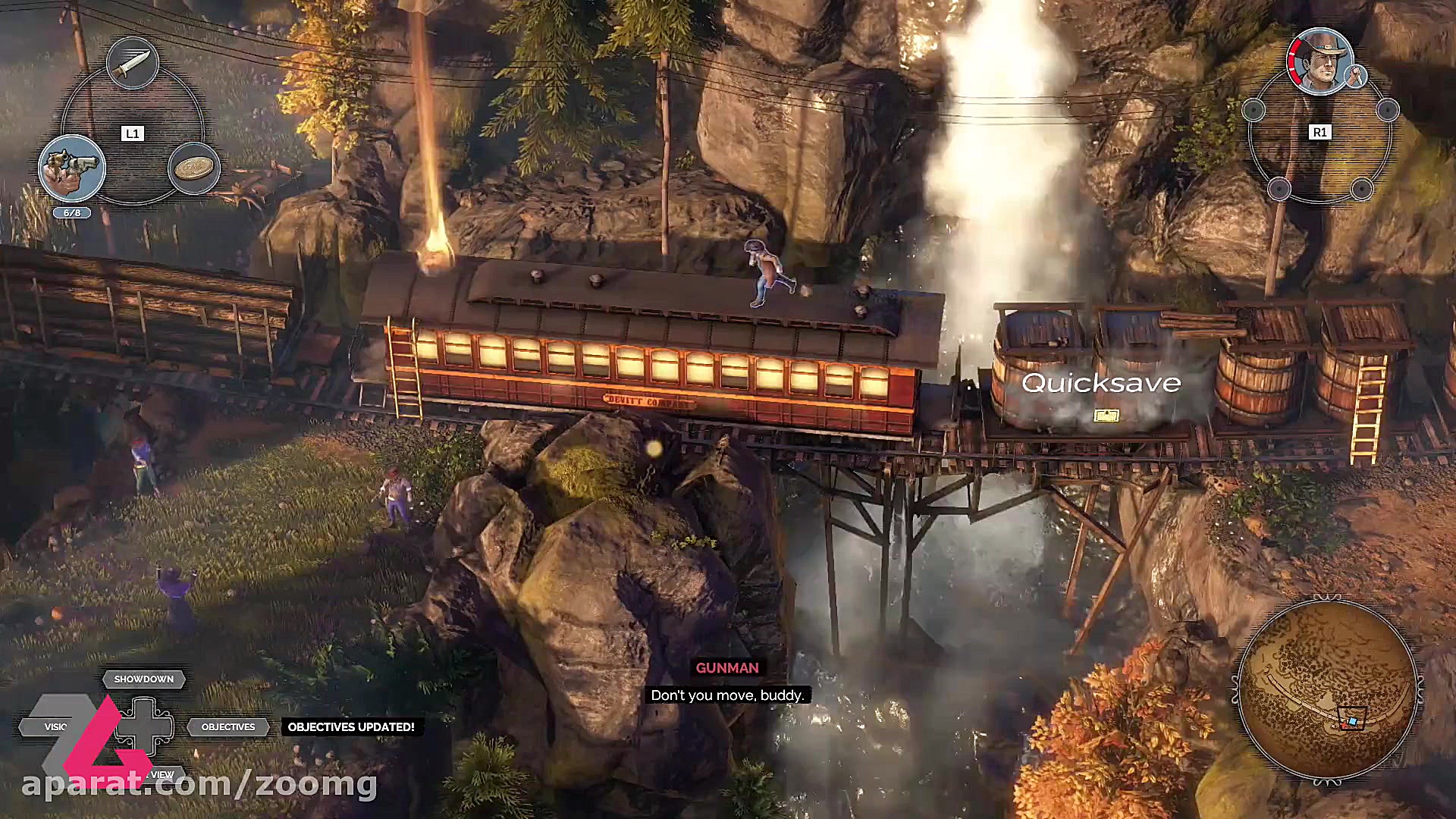Select the revolver weapon icon
This screenshot has height=819, width=1456.
point(72,168)
